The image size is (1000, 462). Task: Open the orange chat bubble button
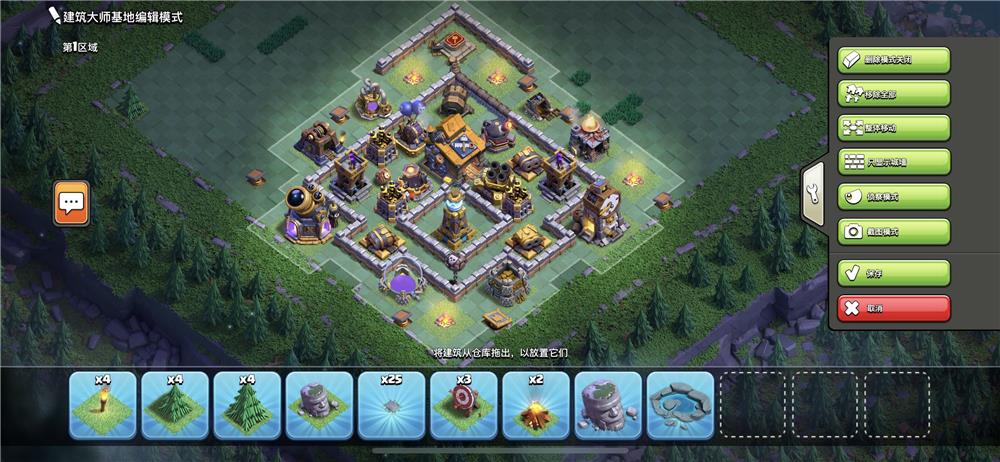[x=71, y=203]
